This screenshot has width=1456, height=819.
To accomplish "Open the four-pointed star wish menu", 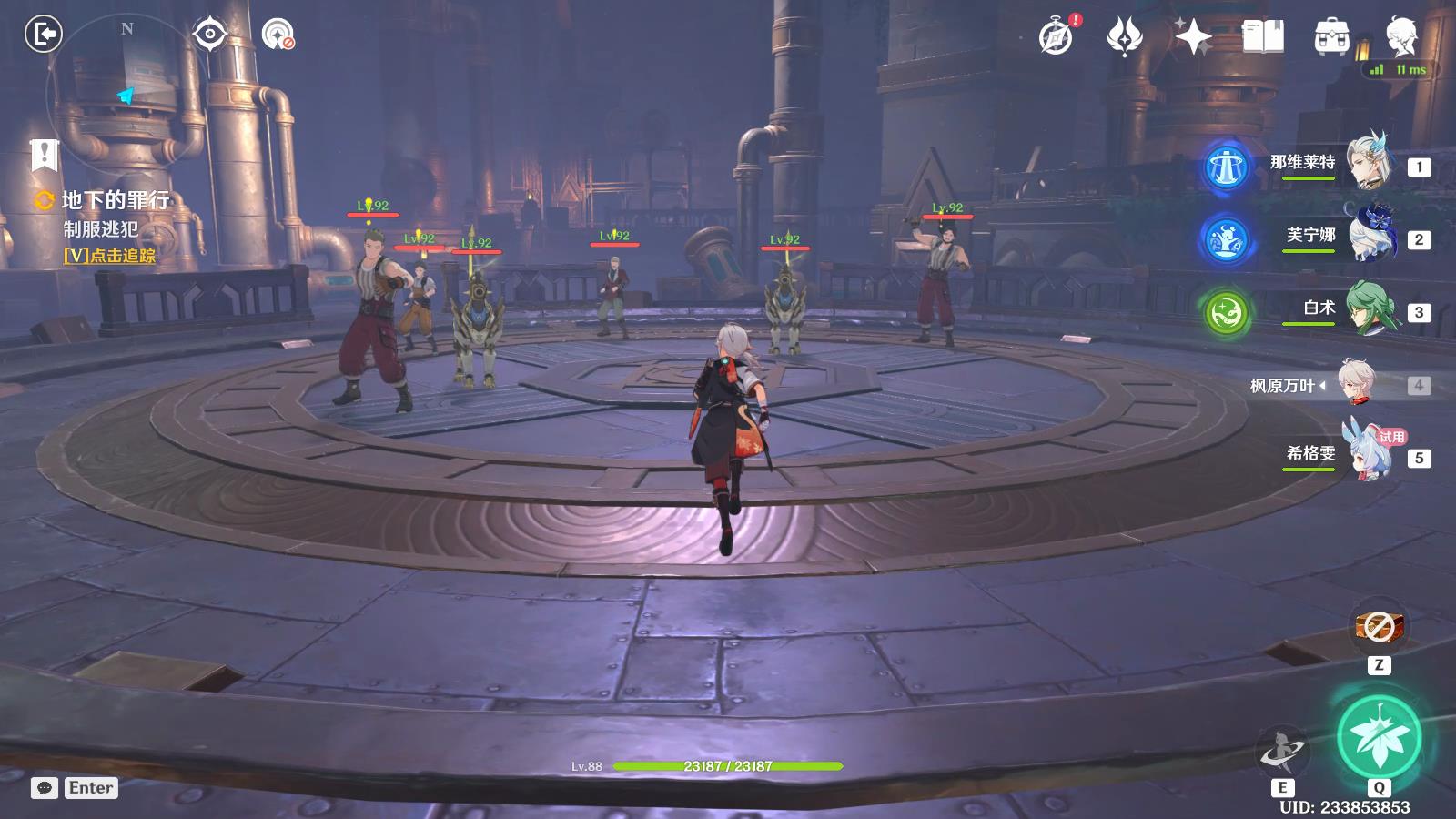I will (1192, 36).
